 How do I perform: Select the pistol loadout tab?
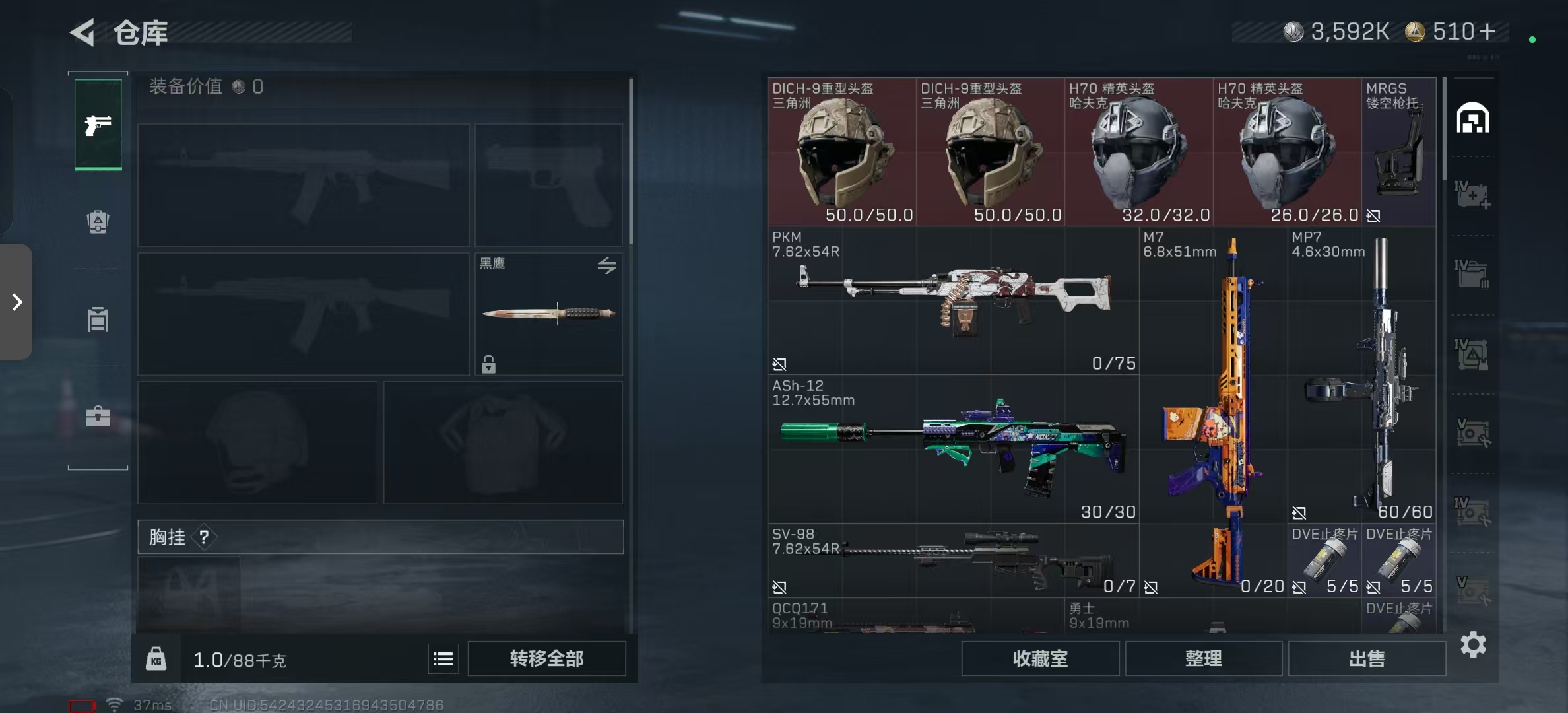click(98, 124)
